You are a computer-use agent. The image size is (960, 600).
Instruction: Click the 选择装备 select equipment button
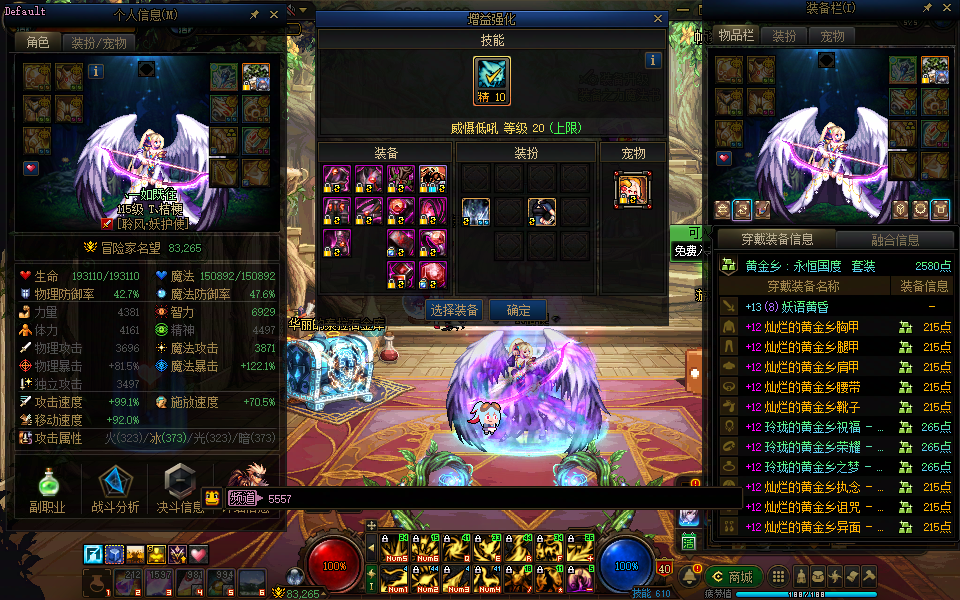454,310
